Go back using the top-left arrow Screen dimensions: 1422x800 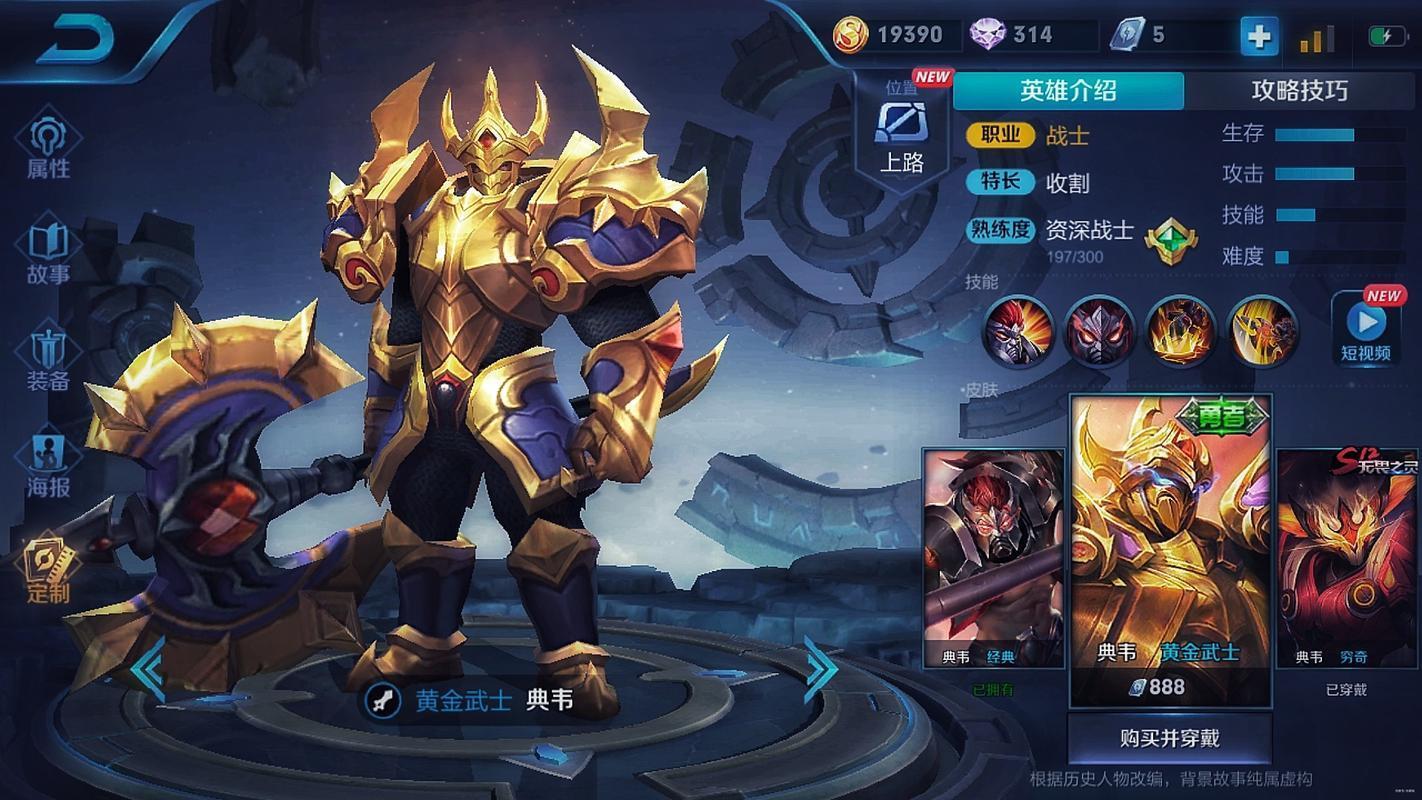(x=76, y=39)
